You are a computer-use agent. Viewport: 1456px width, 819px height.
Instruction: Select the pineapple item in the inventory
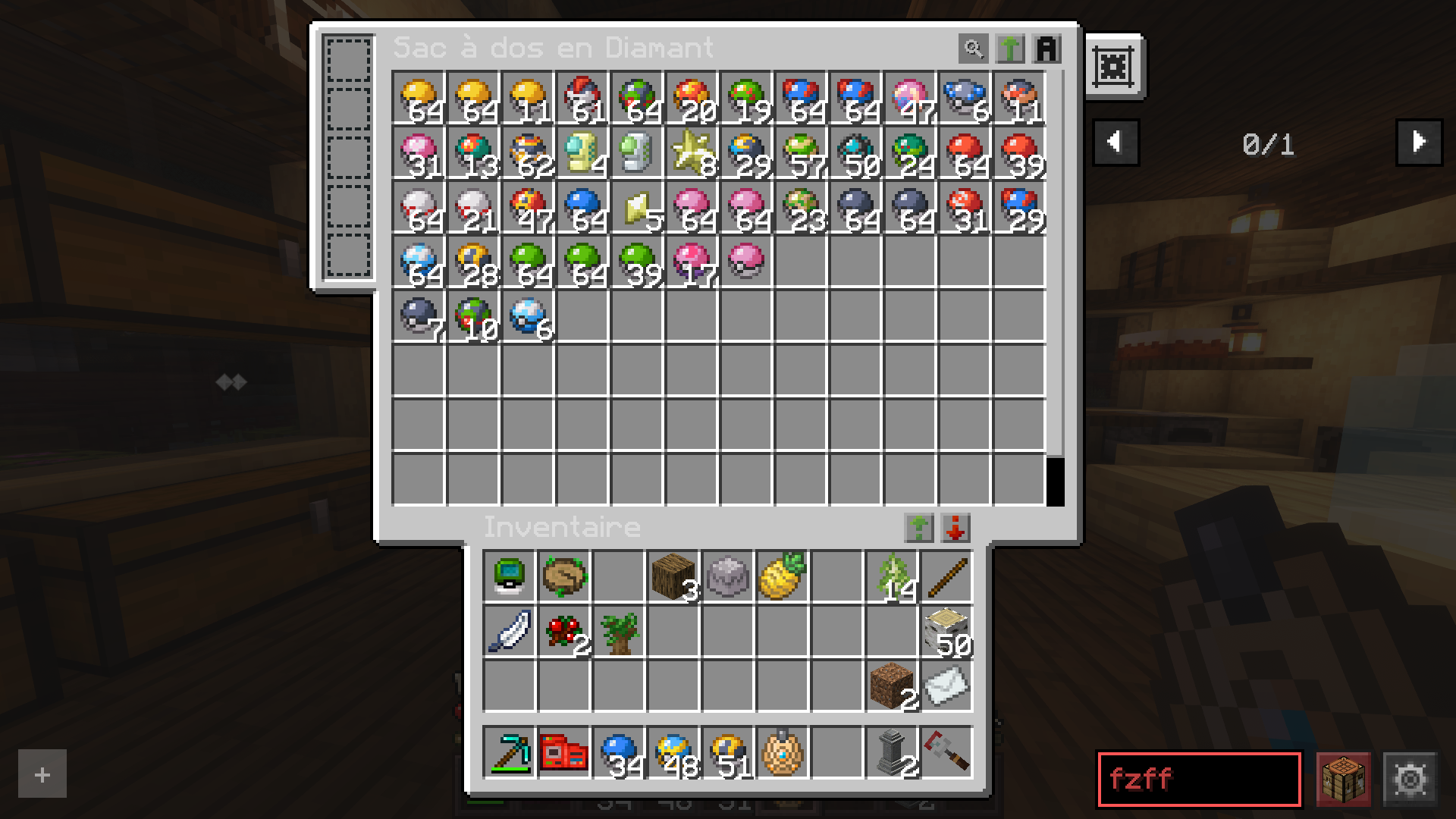782,576
